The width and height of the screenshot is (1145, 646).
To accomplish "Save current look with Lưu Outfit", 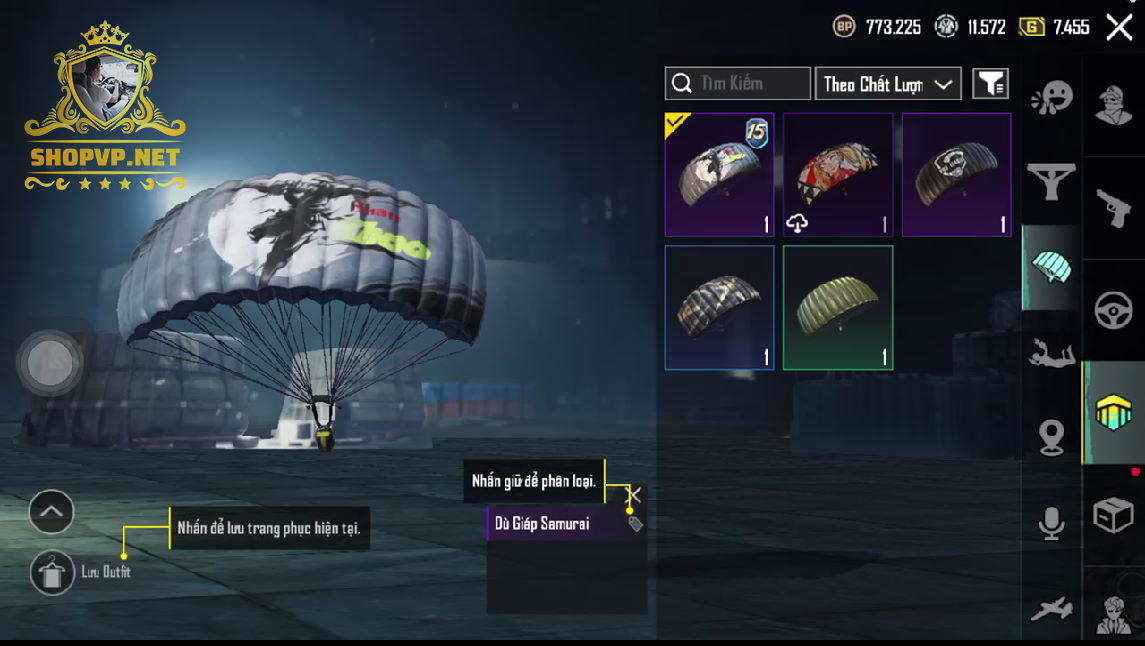I will pyautogui.click(x=53, y=572).
